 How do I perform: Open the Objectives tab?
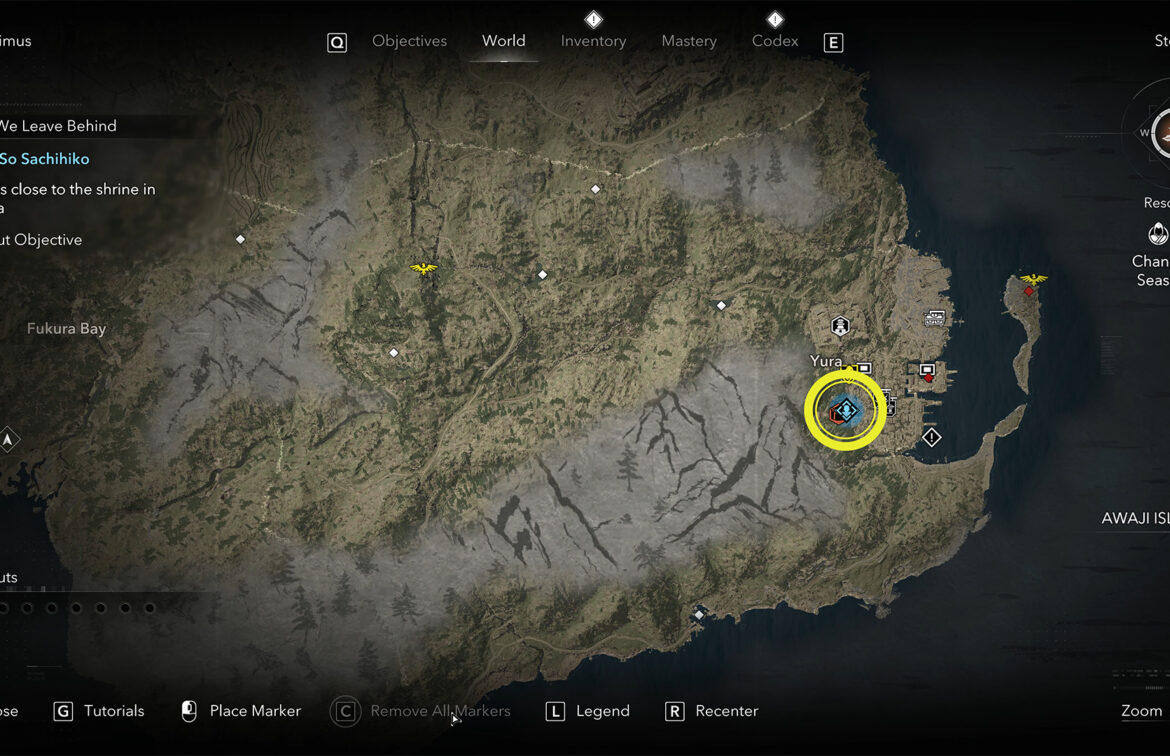[409, 41]
